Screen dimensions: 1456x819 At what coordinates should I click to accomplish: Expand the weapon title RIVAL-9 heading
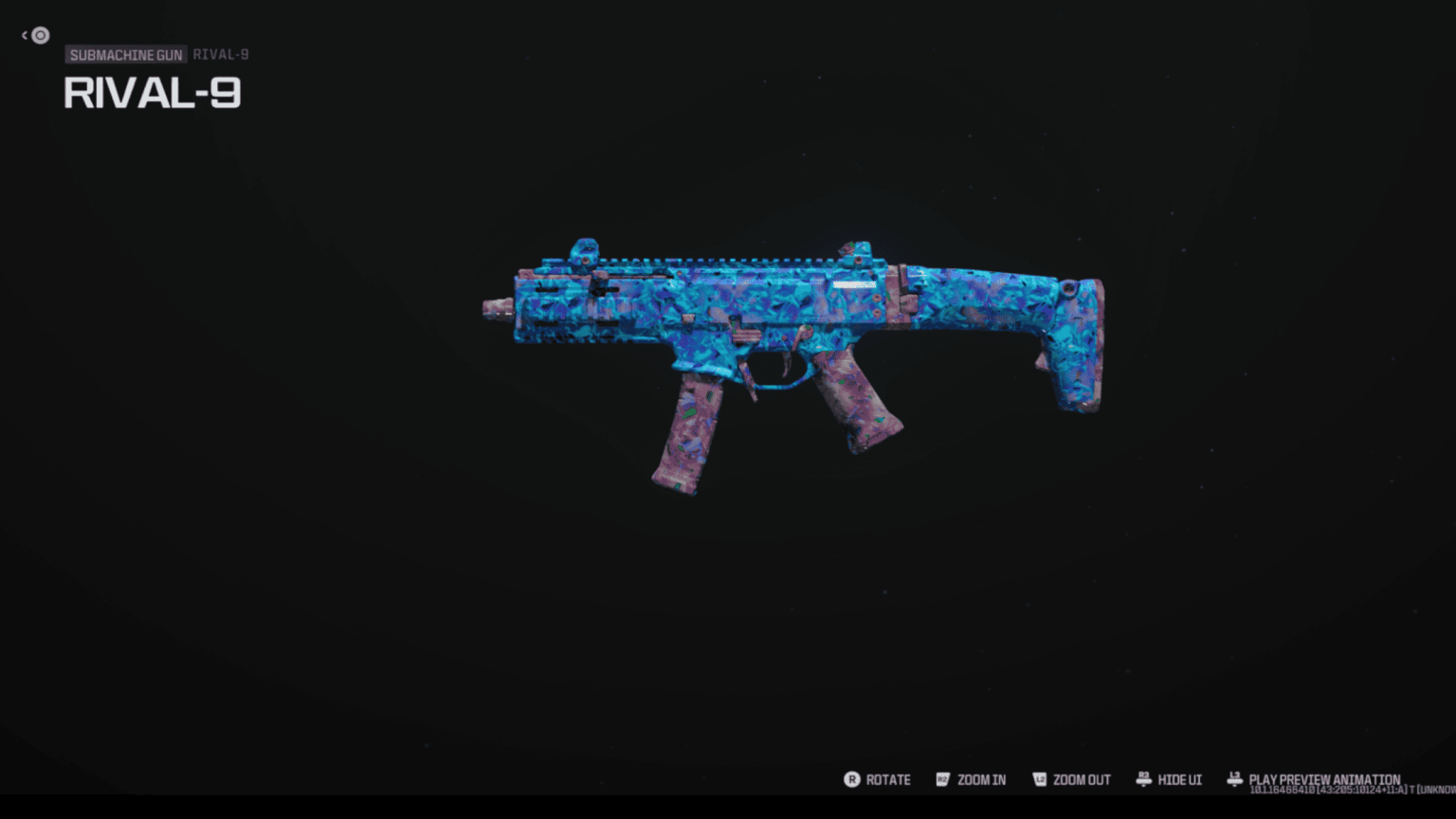pyautogui.click(x=152, y=93)
